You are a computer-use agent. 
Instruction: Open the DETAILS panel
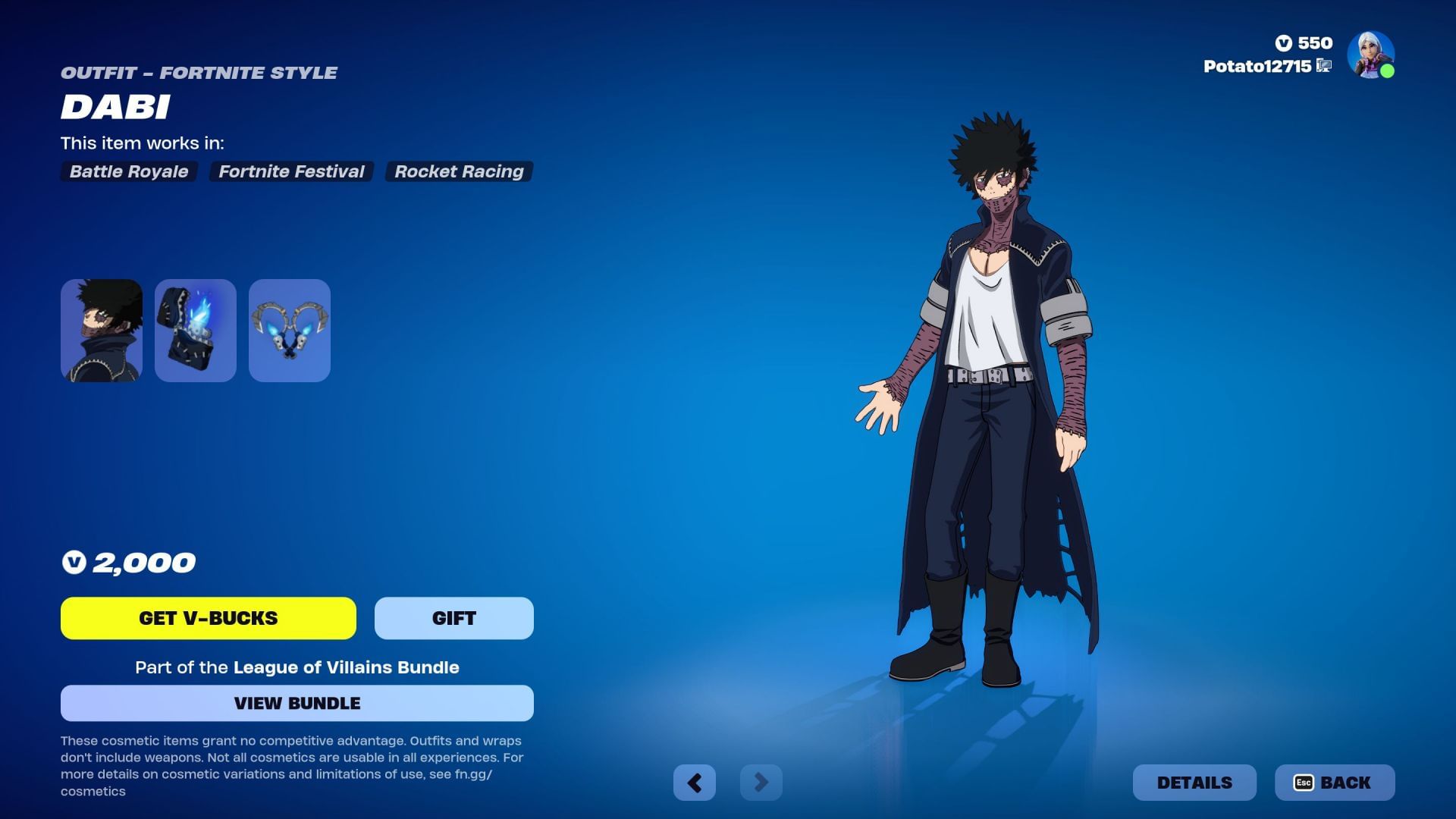[x=1194, y=782]
